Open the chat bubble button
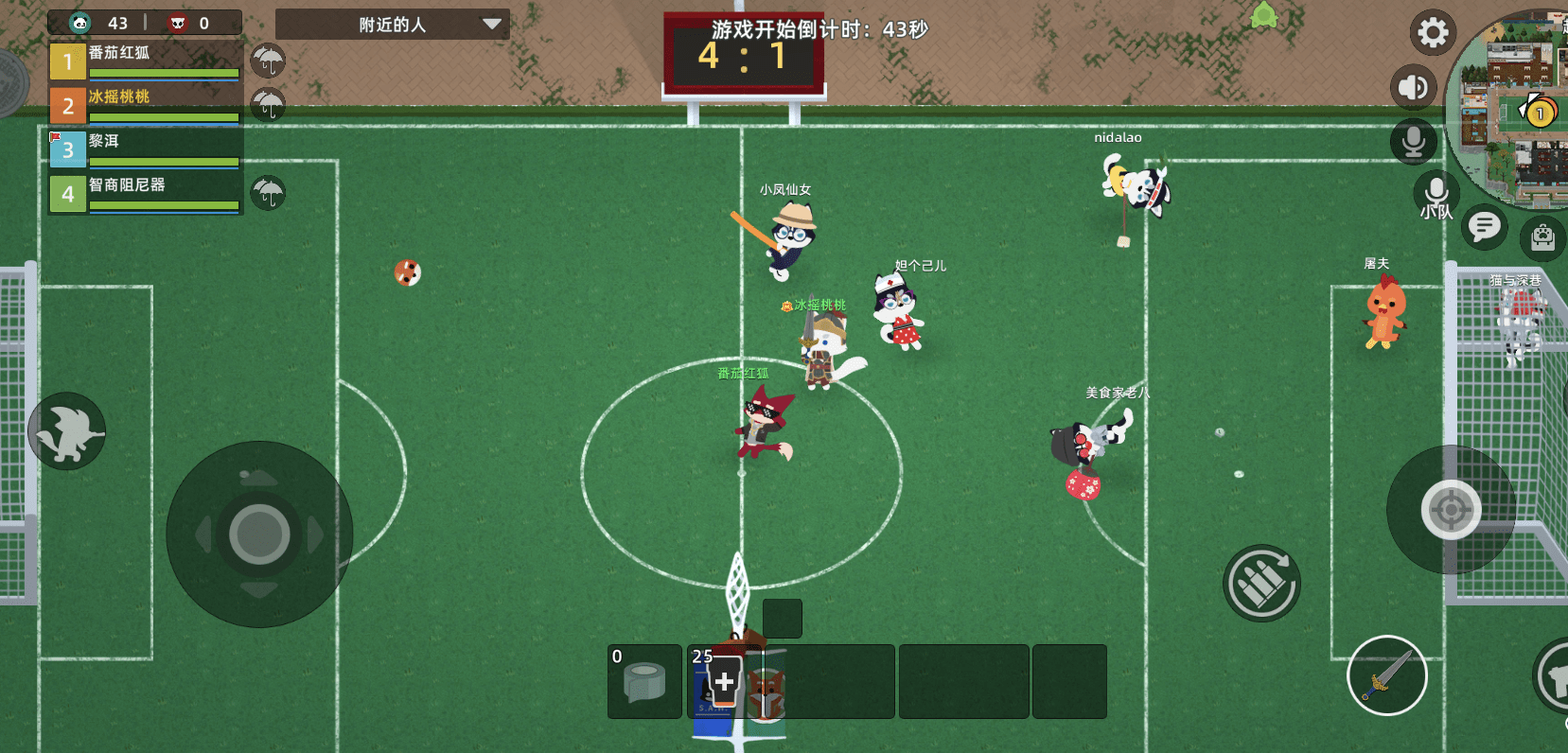This screenshot has width=1568, height=753. point(1484,227)
